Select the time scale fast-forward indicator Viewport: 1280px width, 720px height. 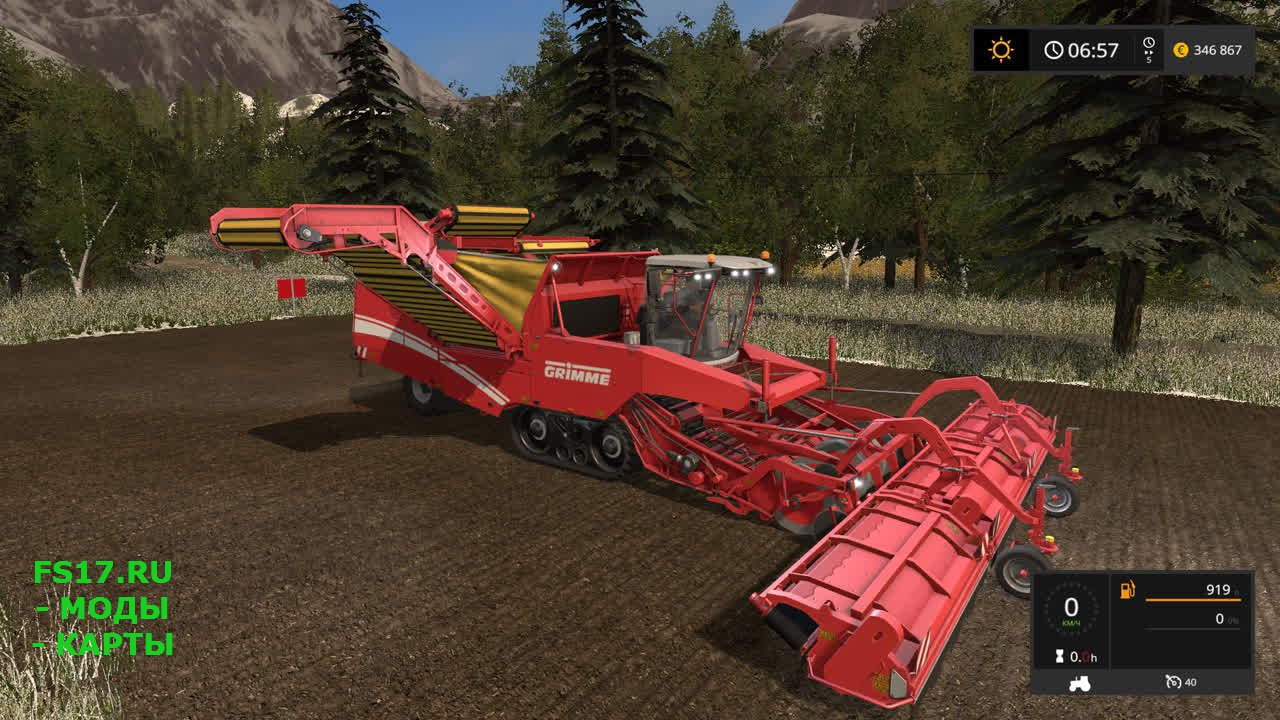pyautogui.click(x=1148, y=50)
